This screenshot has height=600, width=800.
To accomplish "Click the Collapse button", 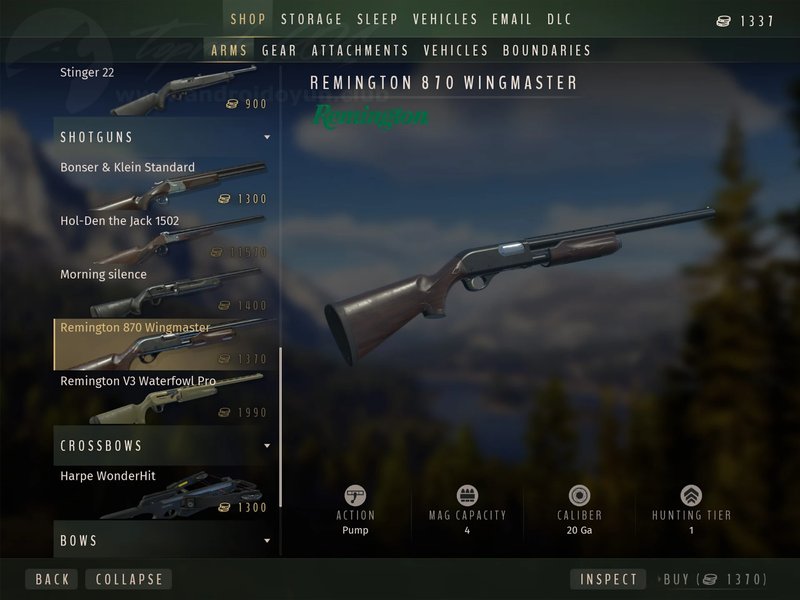I will pyautogui.click(x=129, y=579).
